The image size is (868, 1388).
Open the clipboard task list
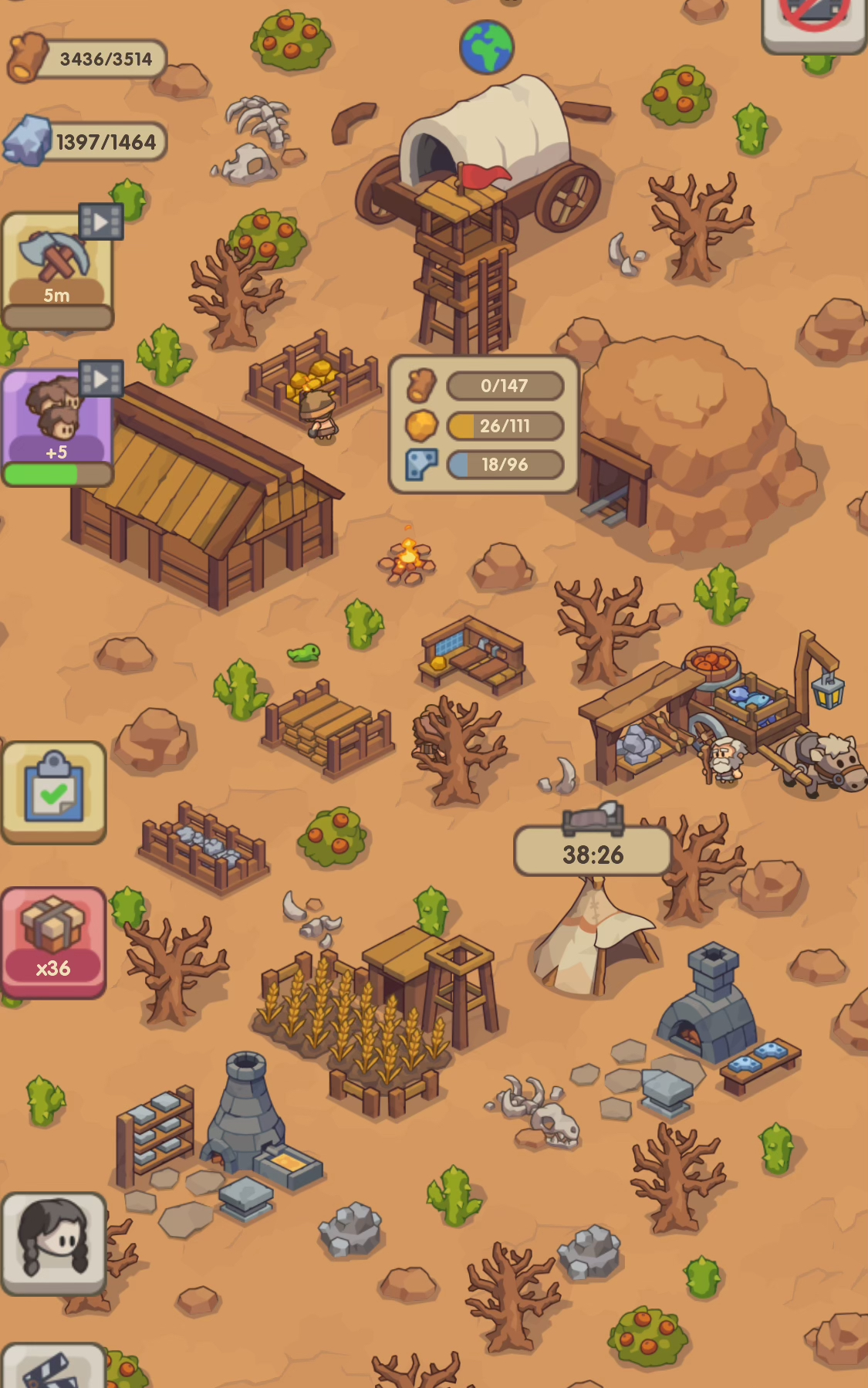tap(53, 792)
